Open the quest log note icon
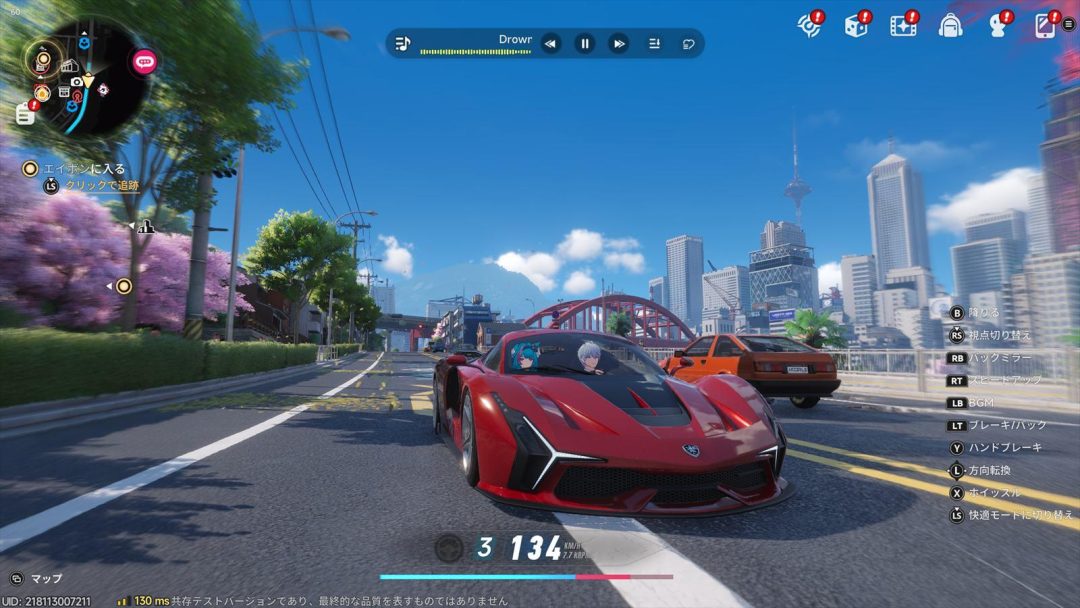The image size is (1080, 608). (25, 114)
